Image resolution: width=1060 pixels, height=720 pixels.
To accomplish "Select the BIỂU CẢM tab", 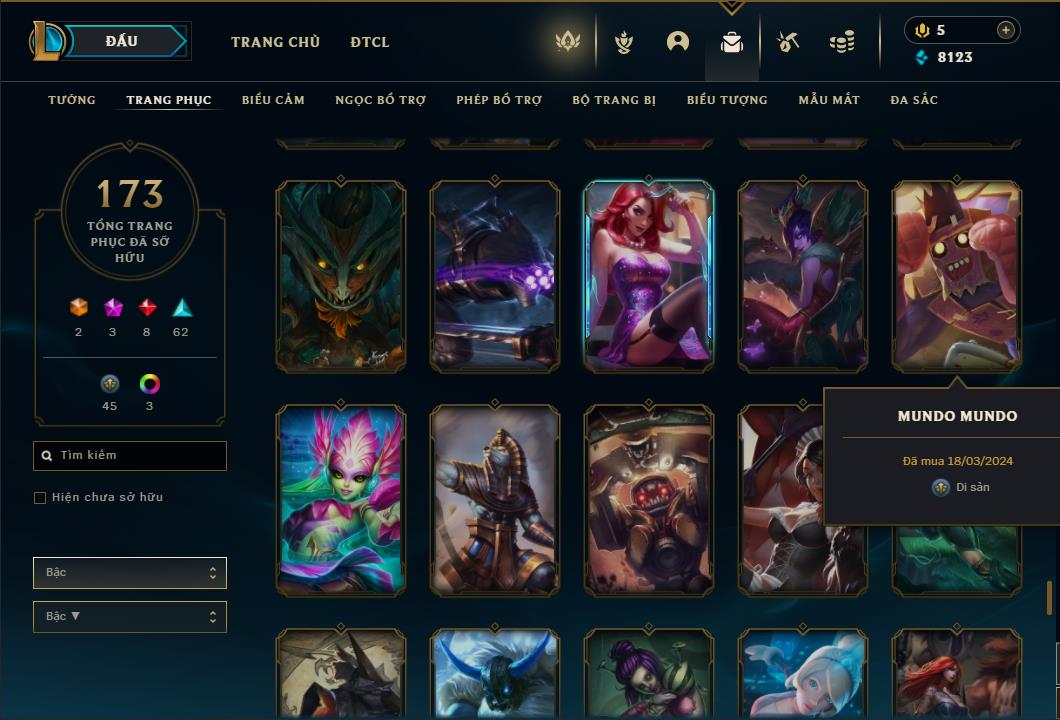I will pos(273,100).
